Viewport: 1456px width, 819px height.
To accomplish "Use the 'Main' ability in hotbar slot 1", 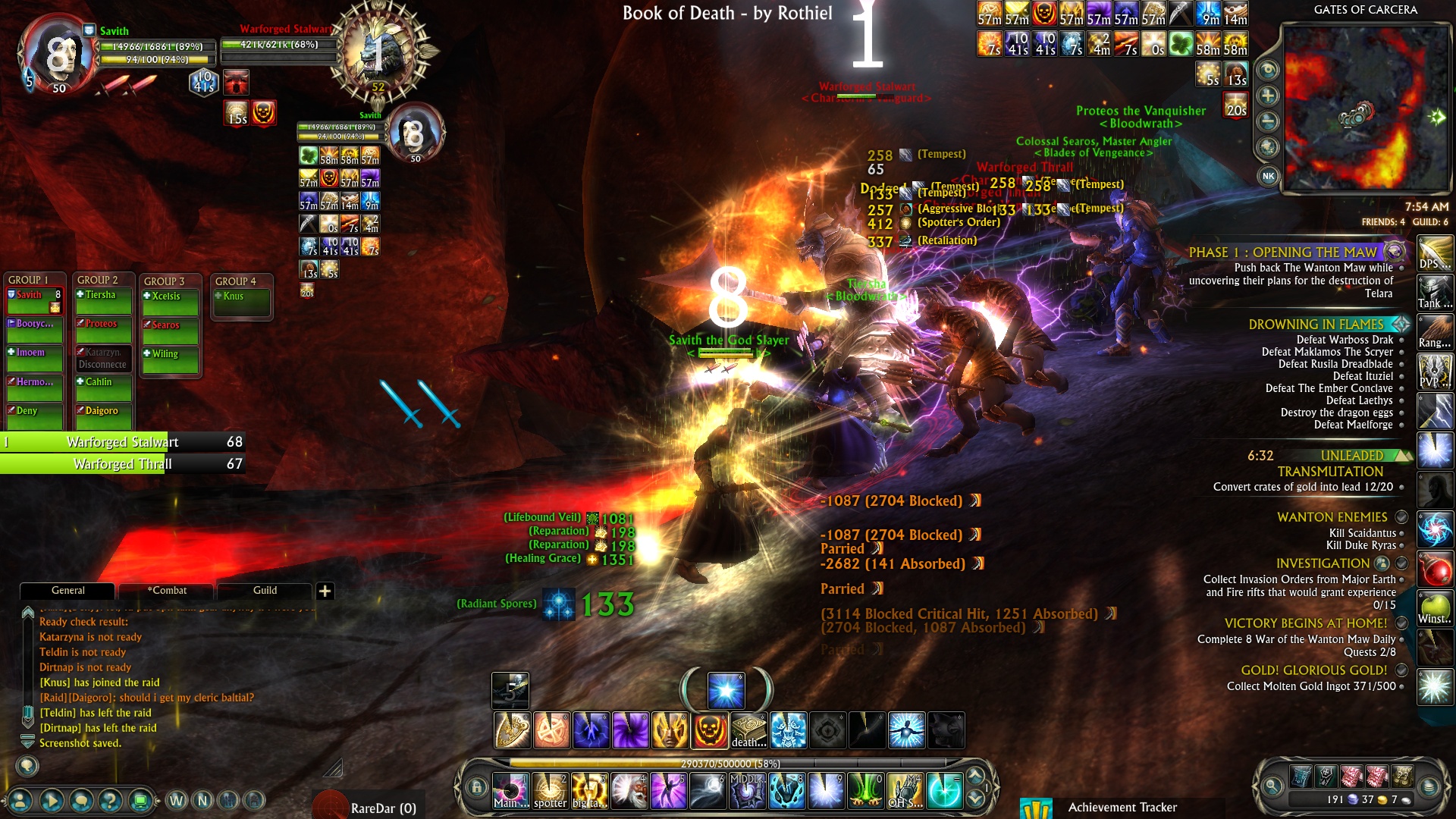I will (x=510, y=791).
